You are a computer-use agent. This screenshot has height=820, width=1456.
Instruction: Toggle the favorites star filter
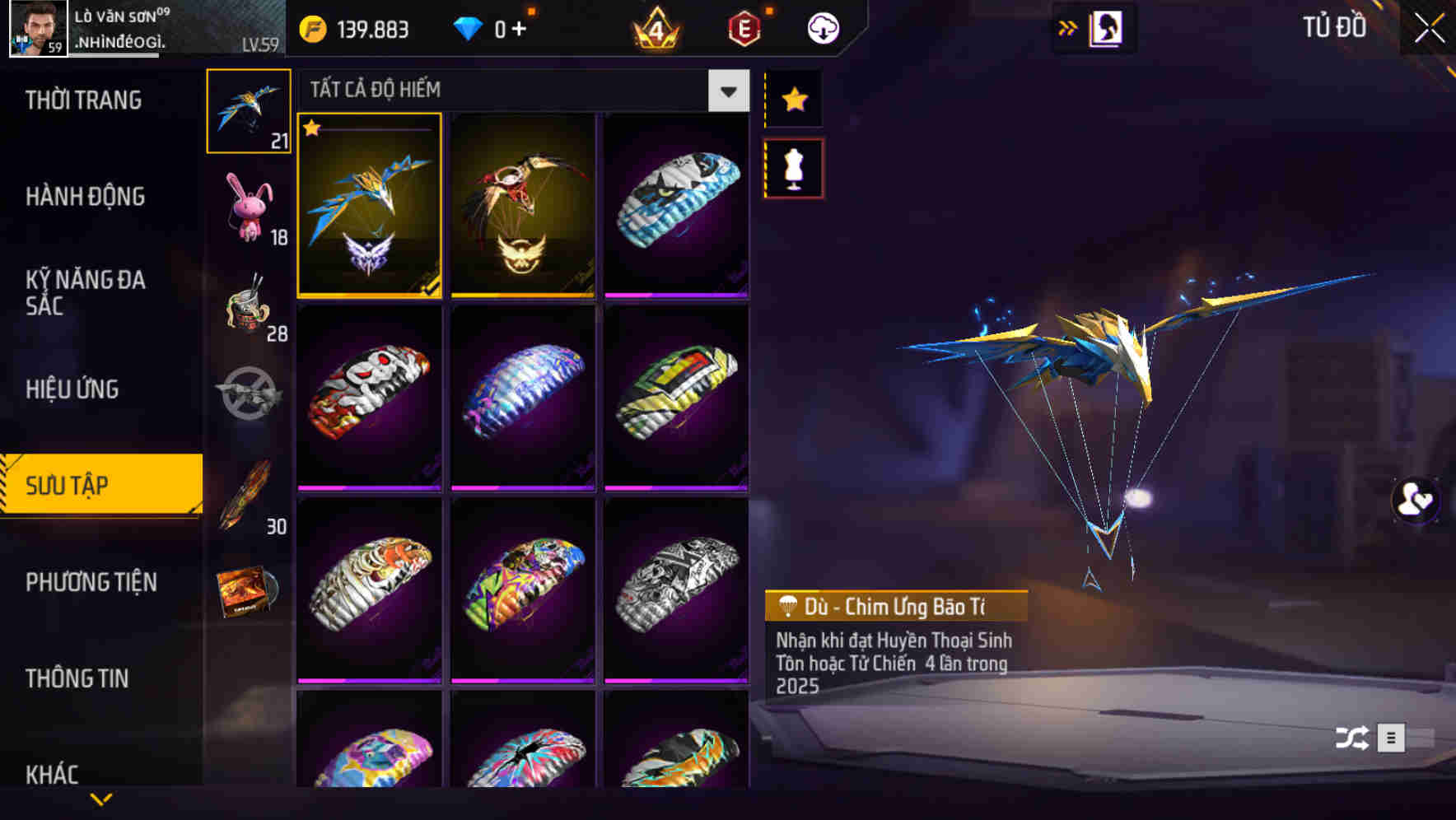(793, 100)
